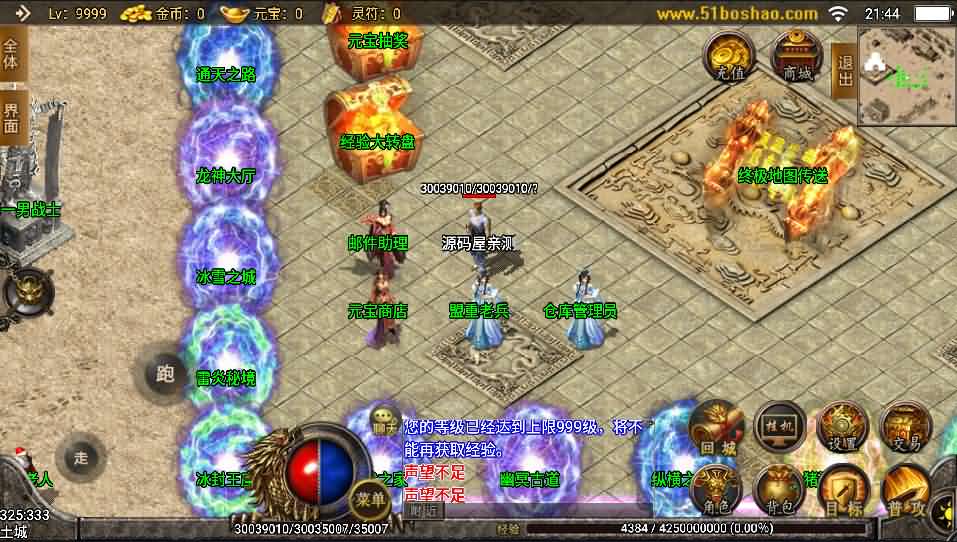Open the 充值 recharge icon
The height and width of the screenshot is (542, 957).
point(730,56)
